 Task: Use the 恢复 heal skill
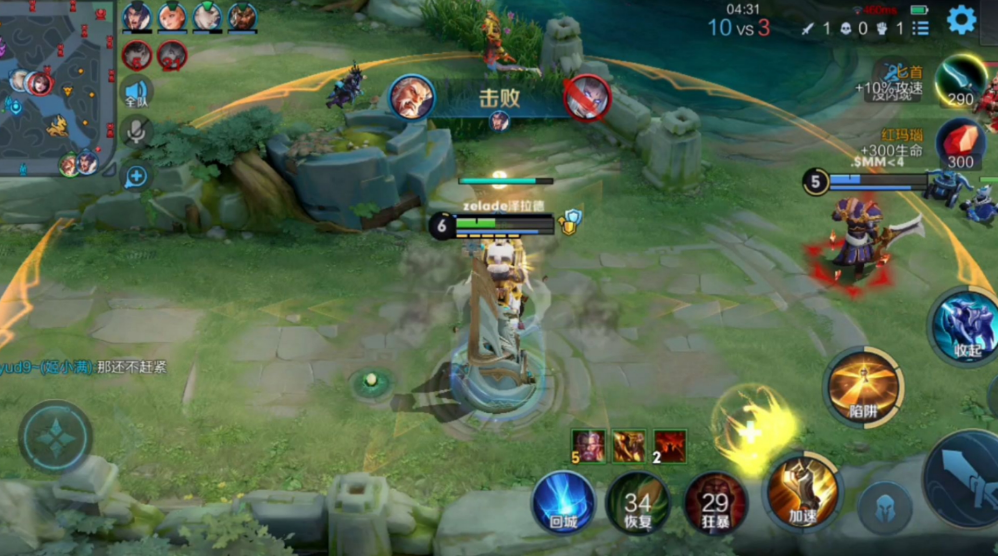click(637, 502)
